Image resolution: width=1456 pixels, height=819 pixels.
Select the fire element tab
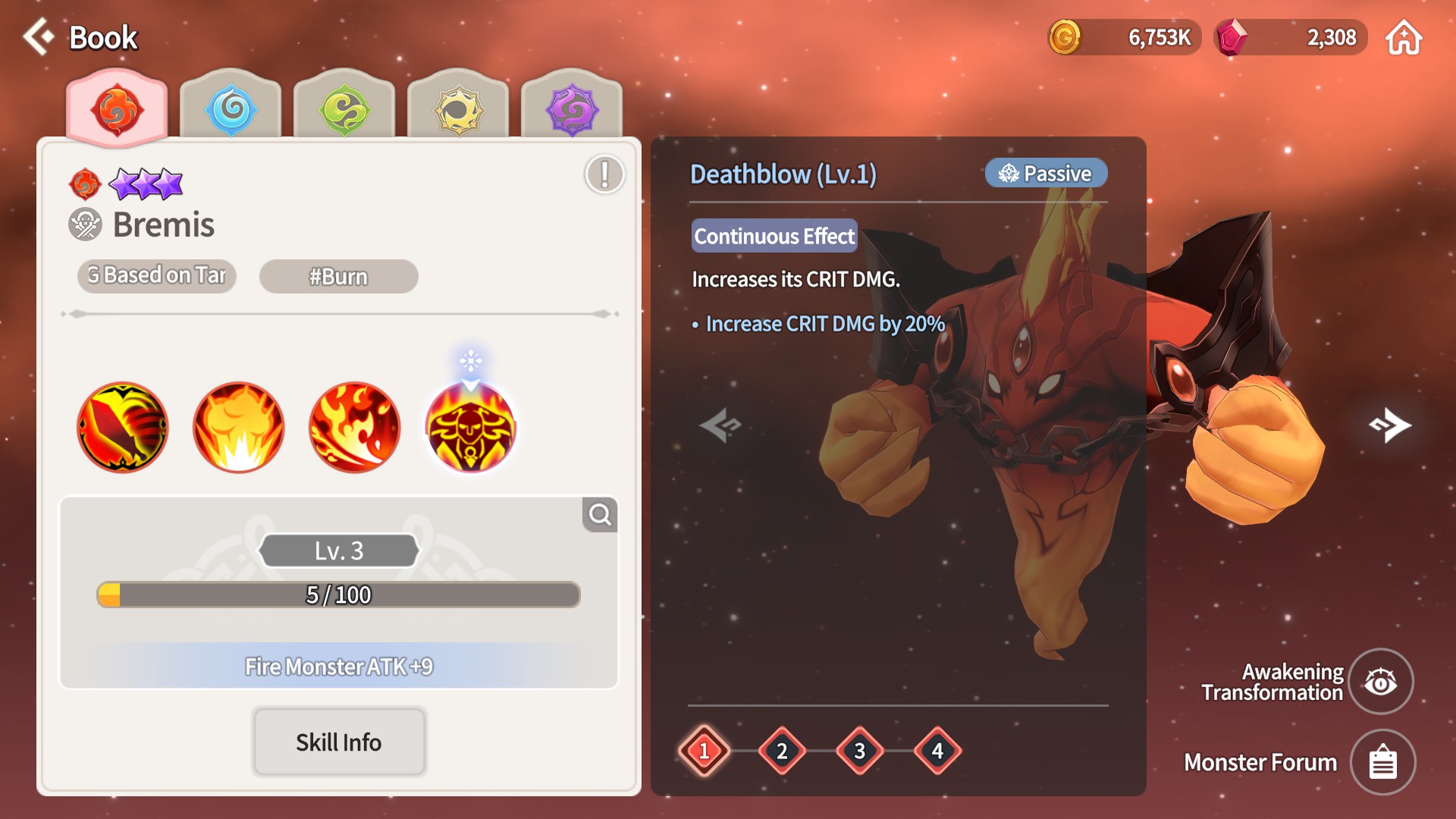(x=117, y=110)
